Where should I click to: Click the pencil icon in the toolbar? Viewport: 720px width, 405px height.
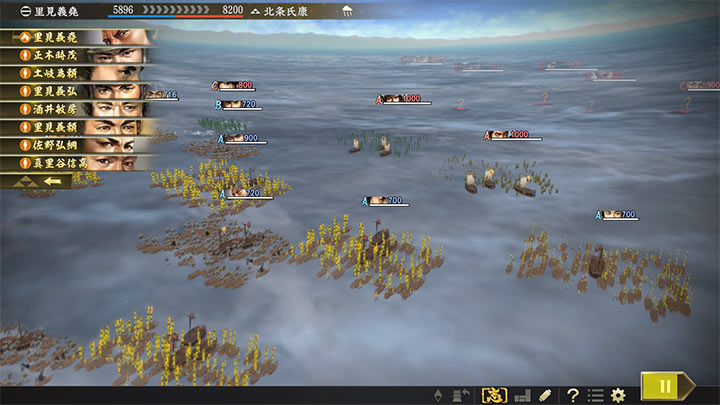545,395
